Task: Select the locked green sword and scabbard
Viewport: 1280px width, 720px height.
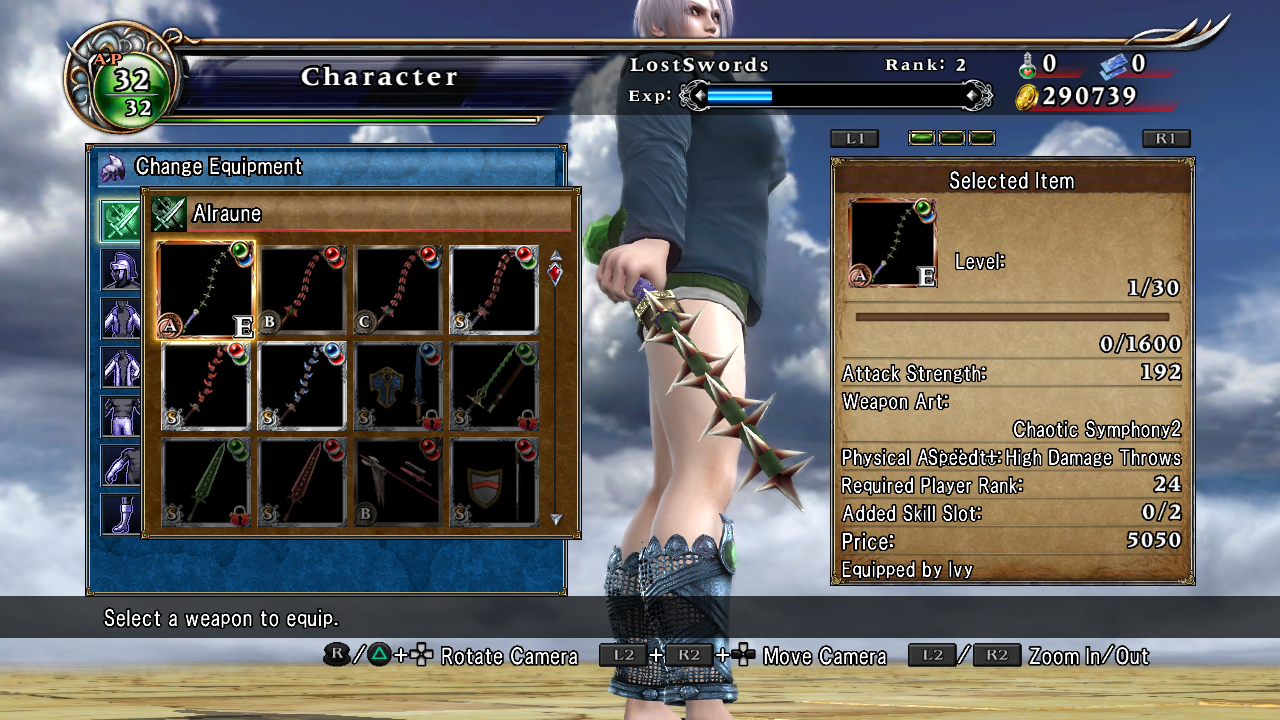Action: [494, 386]
